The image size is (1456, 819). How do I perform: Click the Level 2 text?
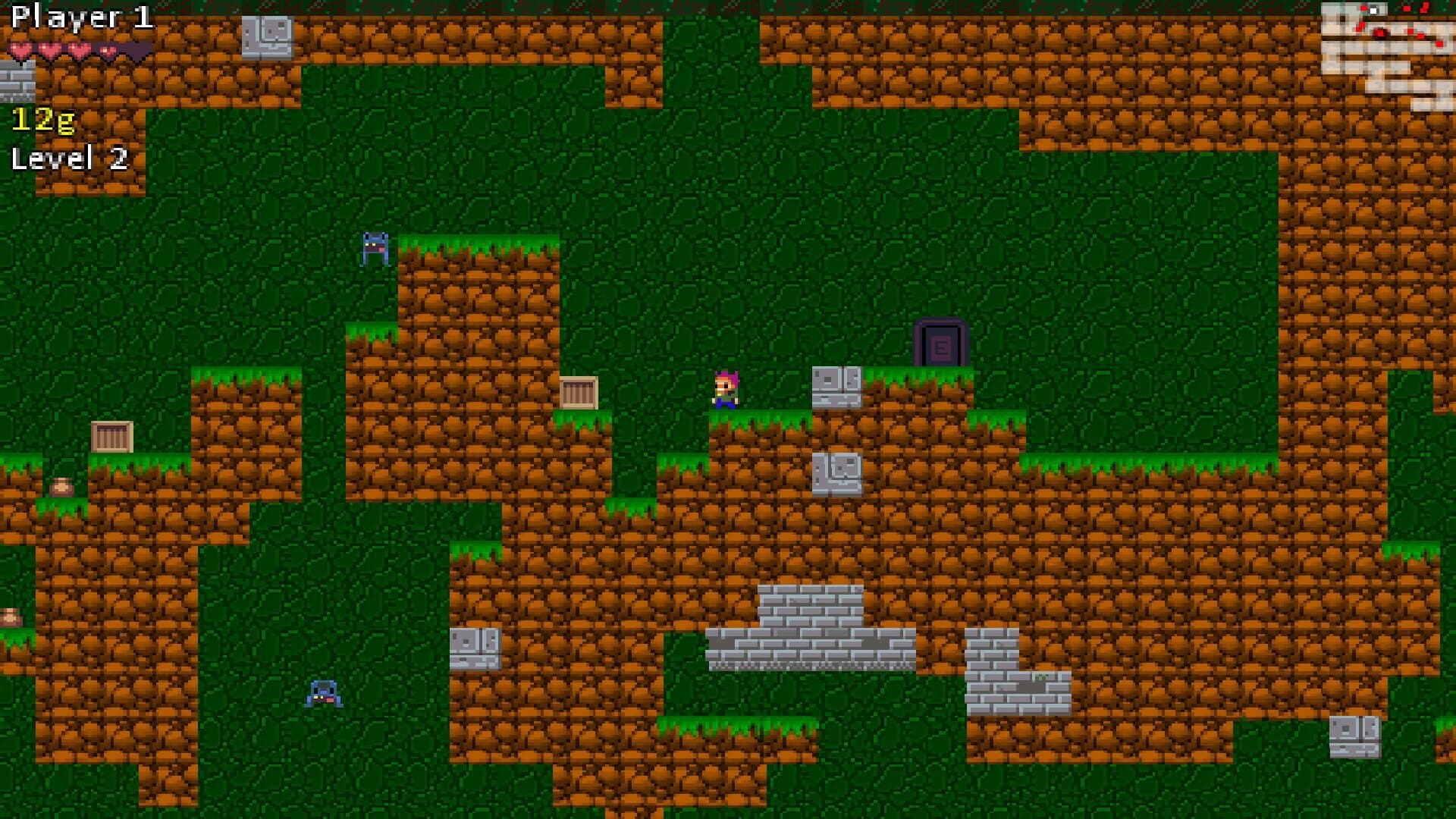pyautogui.click(x=71, y=158)
